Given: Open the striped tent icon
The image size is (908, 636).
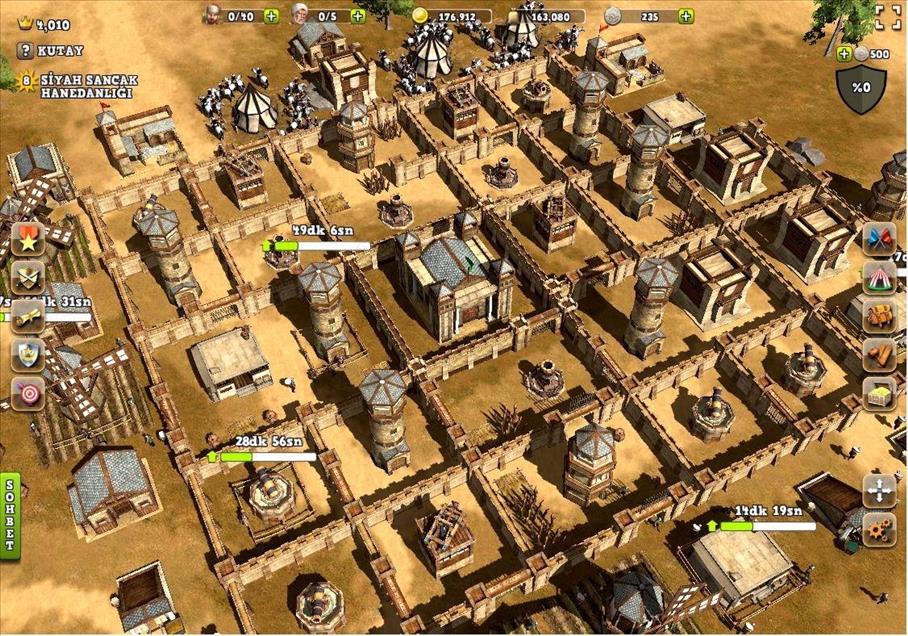Looking at the screenshot, I should pyautogui.click(x=879, y=277).
